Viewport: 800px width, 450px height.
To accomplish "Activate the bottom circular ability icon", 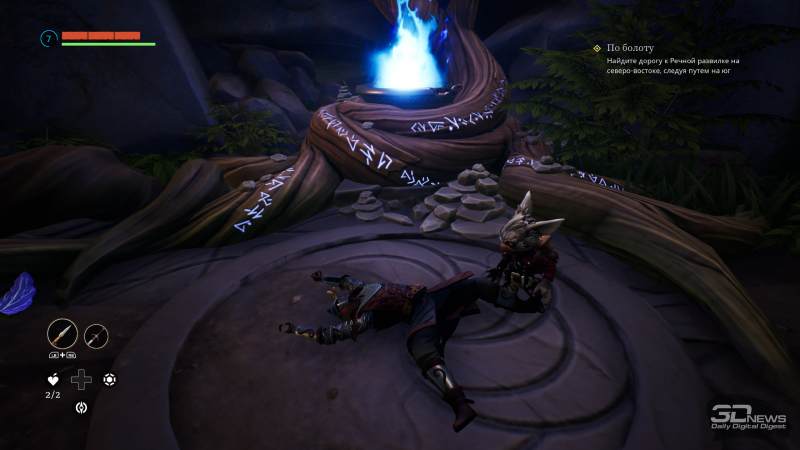I will point(81,407).
